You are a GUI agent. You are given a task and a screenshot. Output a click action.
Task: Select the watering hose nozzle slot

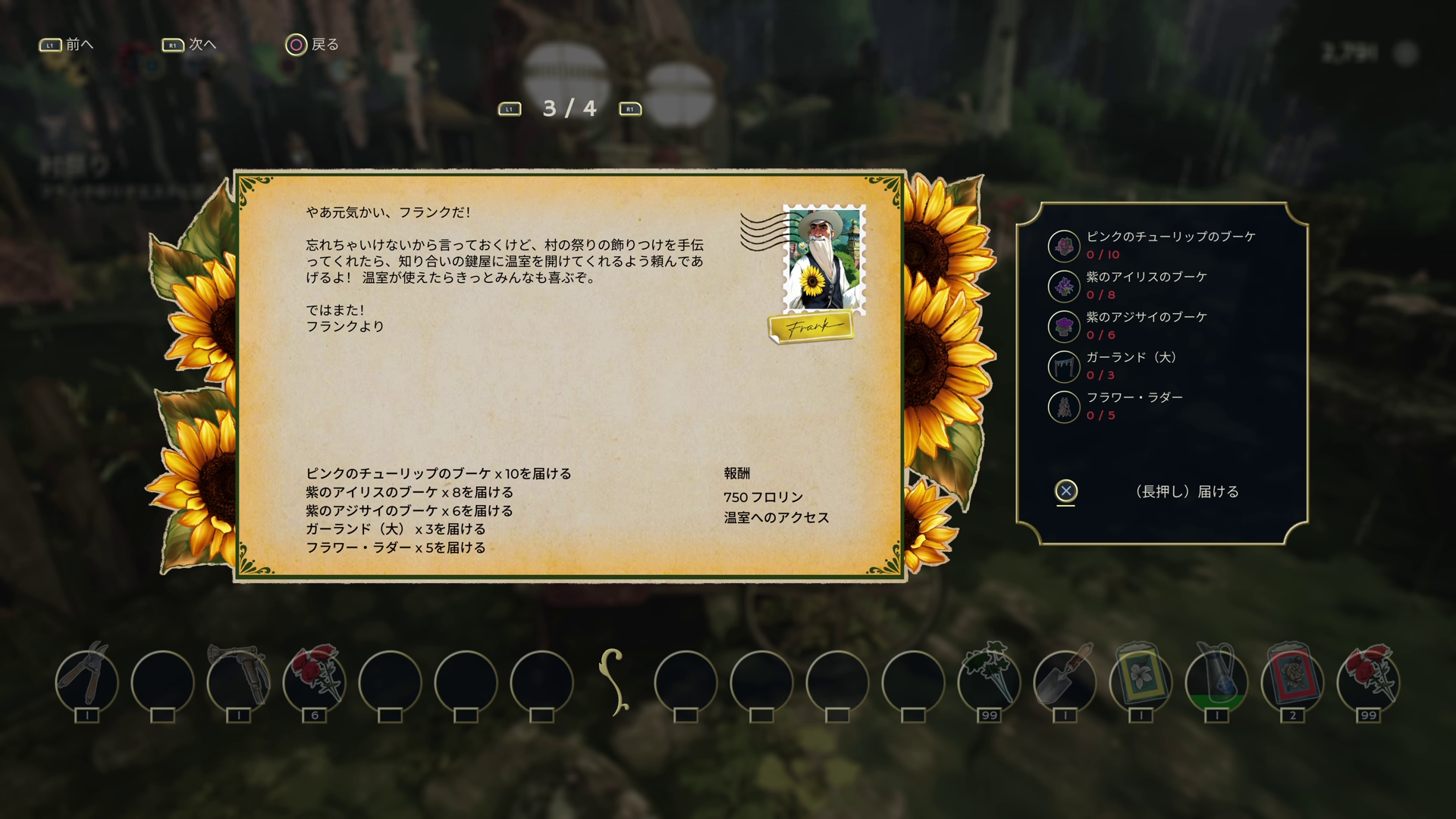click(x=238, y=681)
